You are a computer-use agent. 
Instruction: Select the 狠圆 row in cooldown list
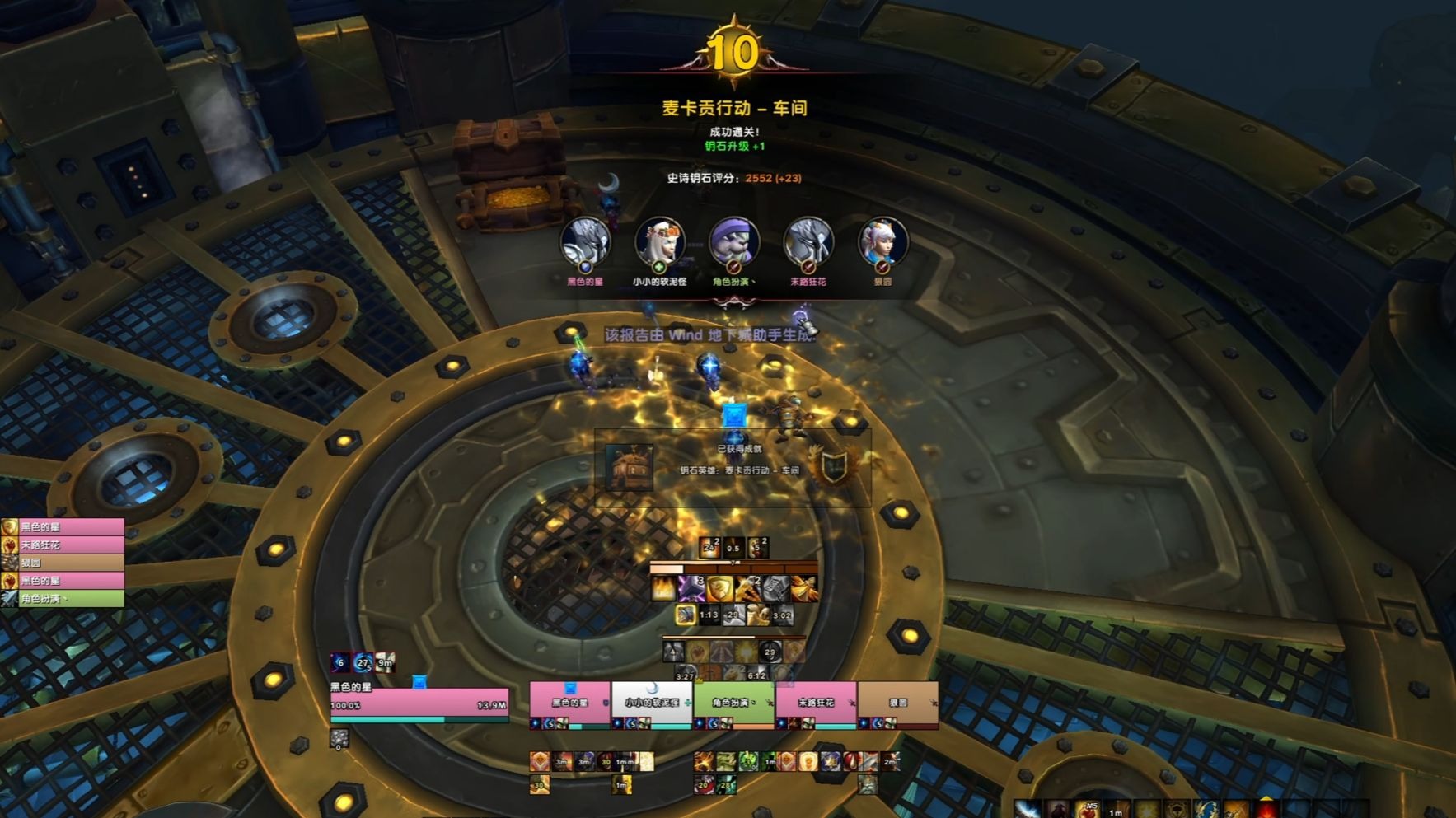point(63,563)
